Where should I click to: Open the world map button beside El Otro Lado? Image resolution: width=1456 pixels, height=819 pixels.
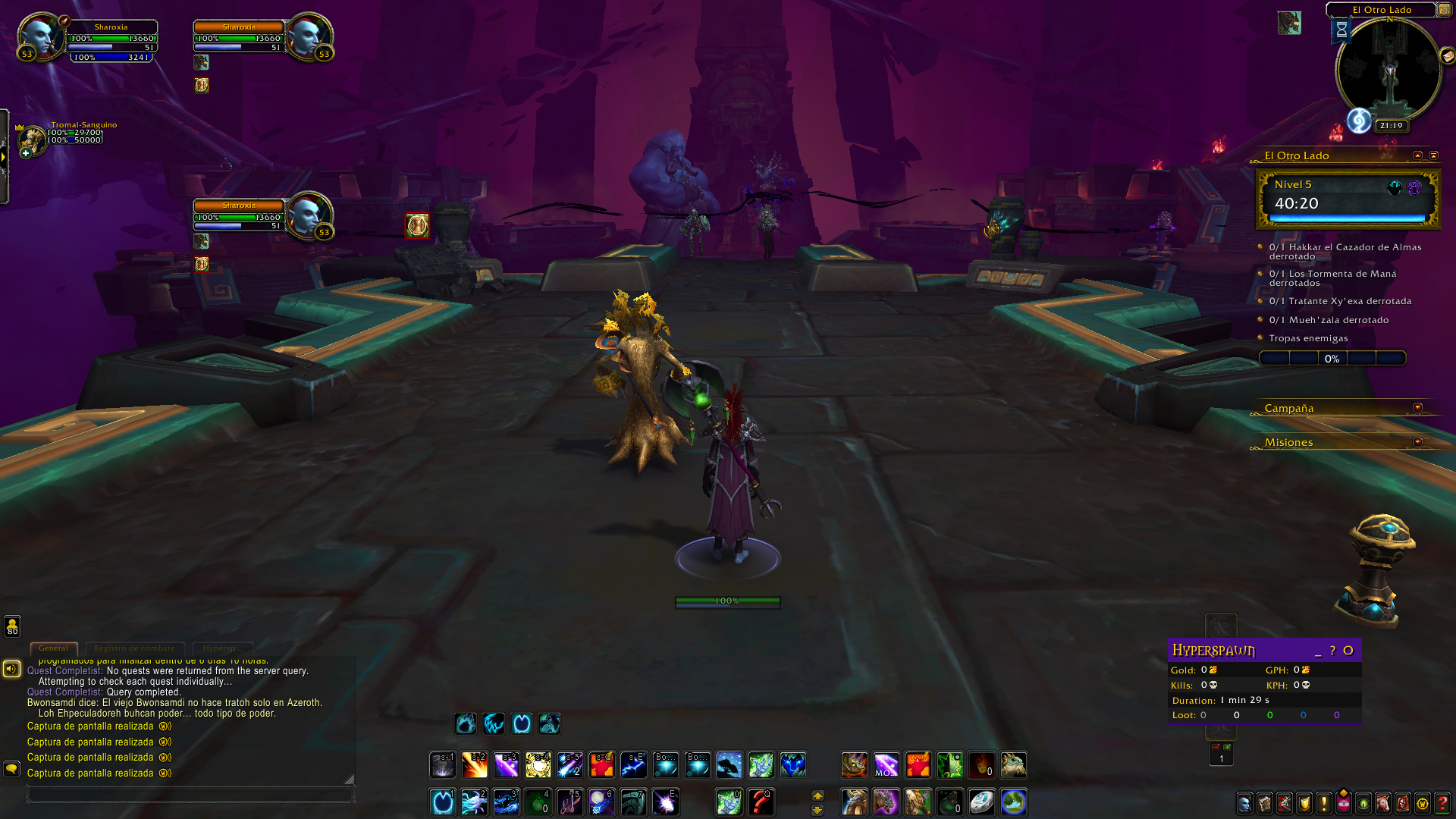[x=1444, y=10]
